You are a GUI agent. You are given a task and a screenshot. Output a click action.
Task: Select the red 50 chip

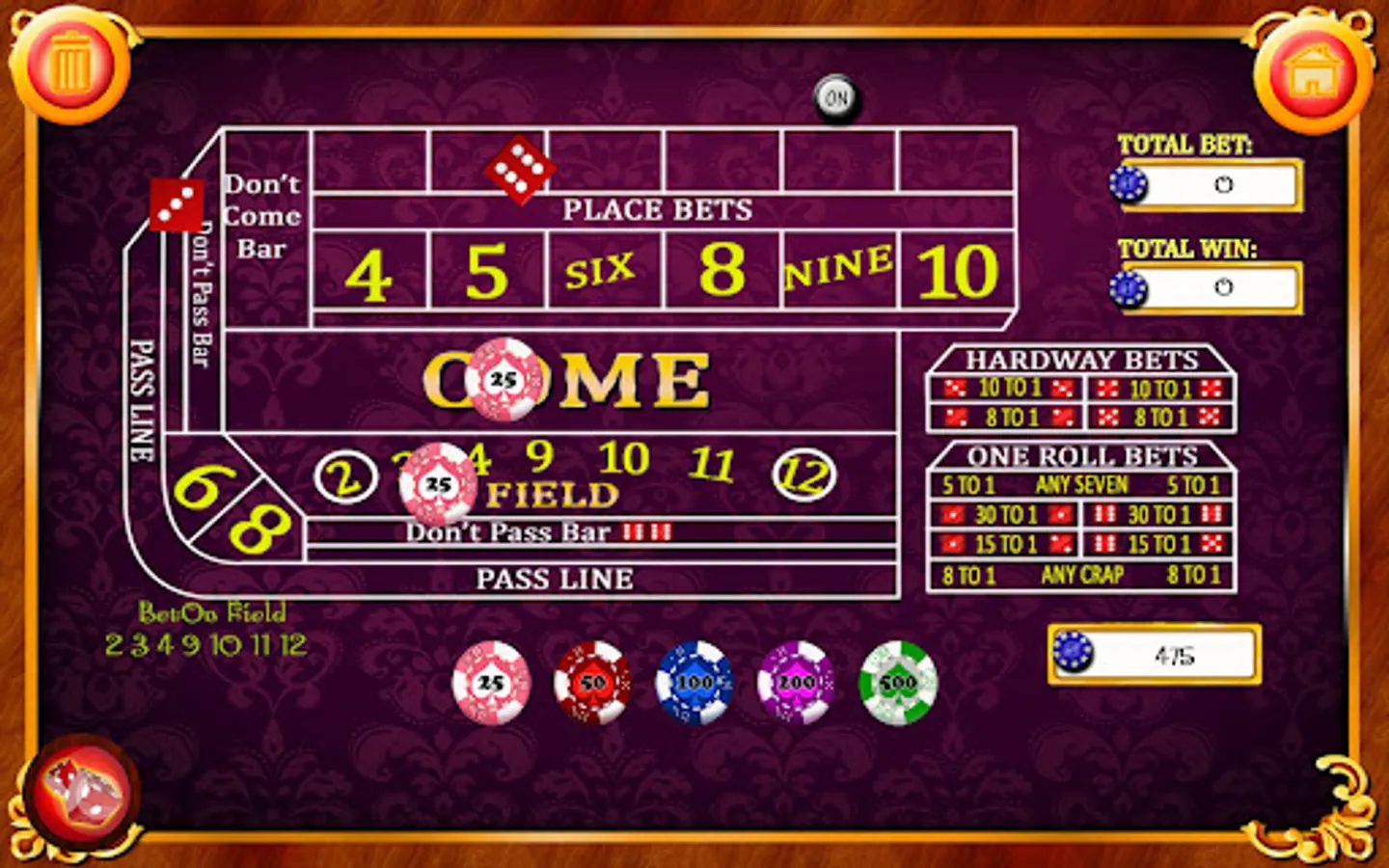tap(592, 685)
